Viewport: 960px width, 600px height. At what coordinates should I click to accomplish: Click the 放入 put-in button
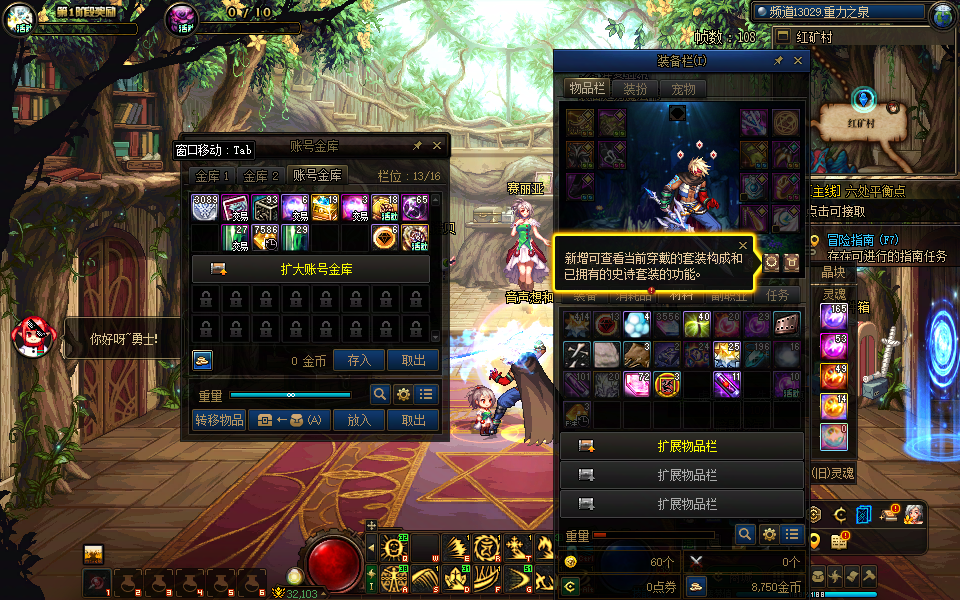tap(358, 421)
